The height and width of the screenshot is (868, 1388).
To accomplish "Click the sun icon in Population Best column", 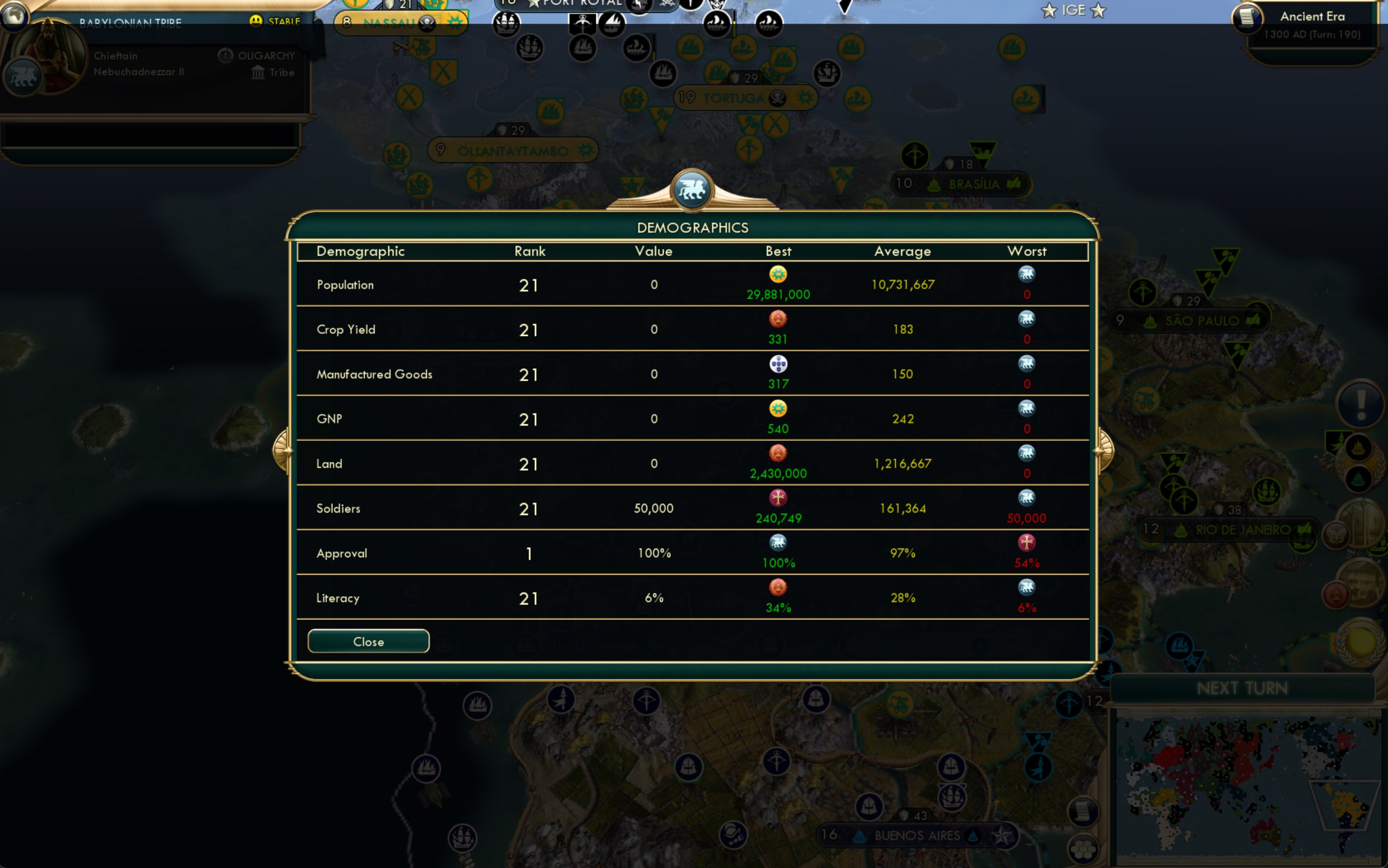I will (x=778, y=274).
